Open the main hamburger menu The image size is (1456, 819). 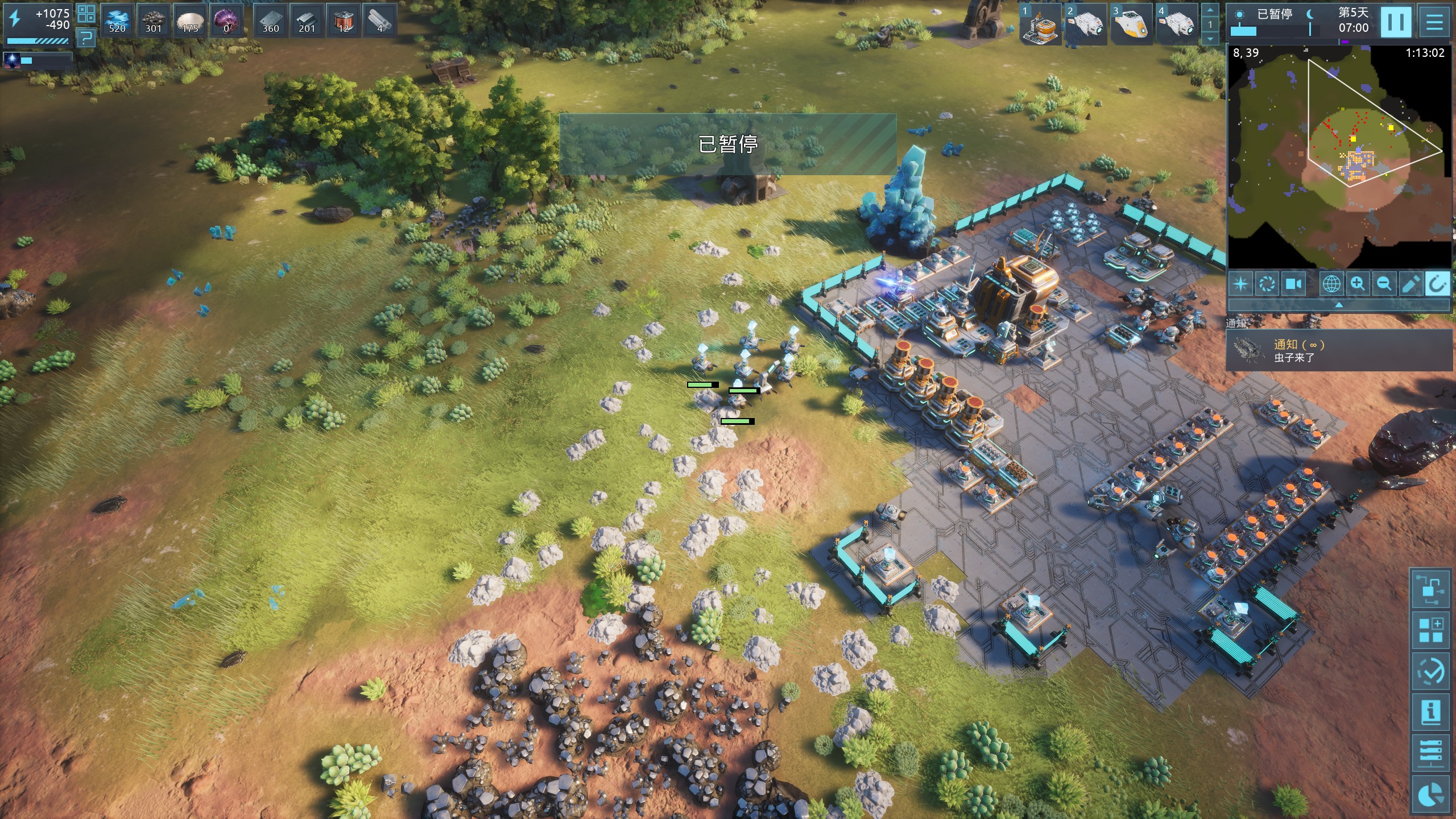1434,22
